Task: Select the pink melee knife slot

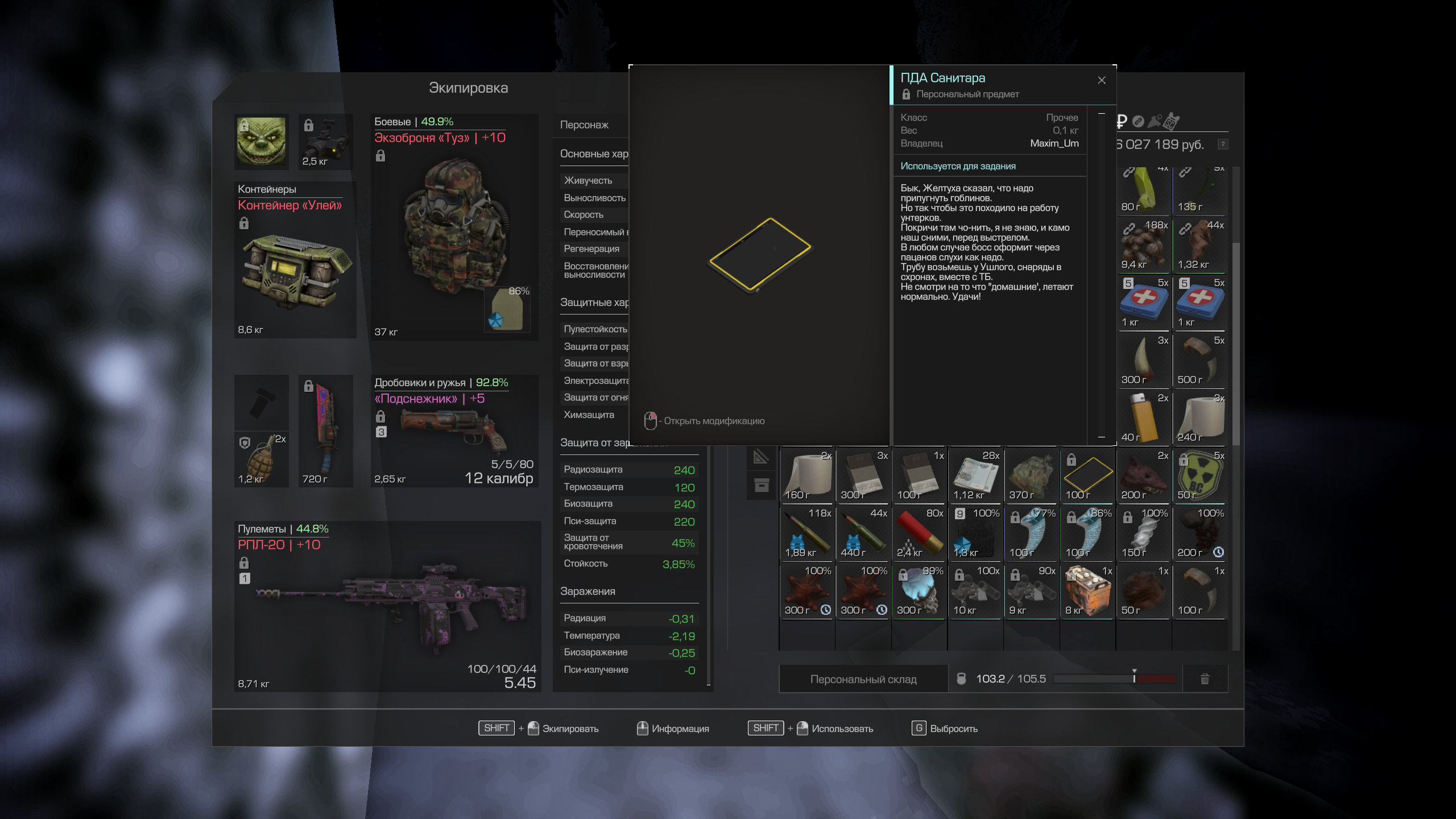Action: [x=325, y=431]
